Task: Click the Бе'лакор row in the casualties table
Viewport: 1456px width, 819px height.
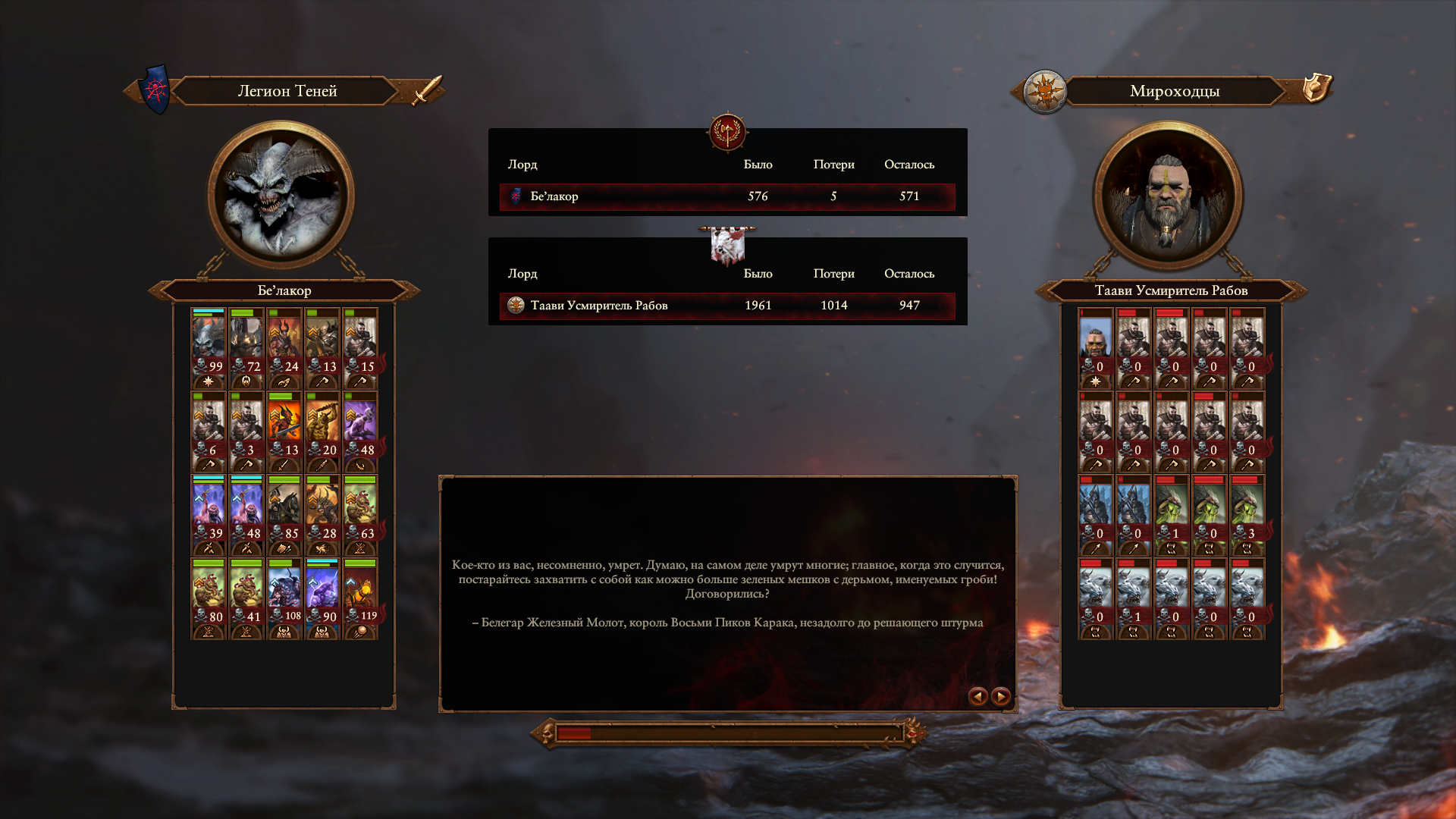Action: (x=726, y=196)
